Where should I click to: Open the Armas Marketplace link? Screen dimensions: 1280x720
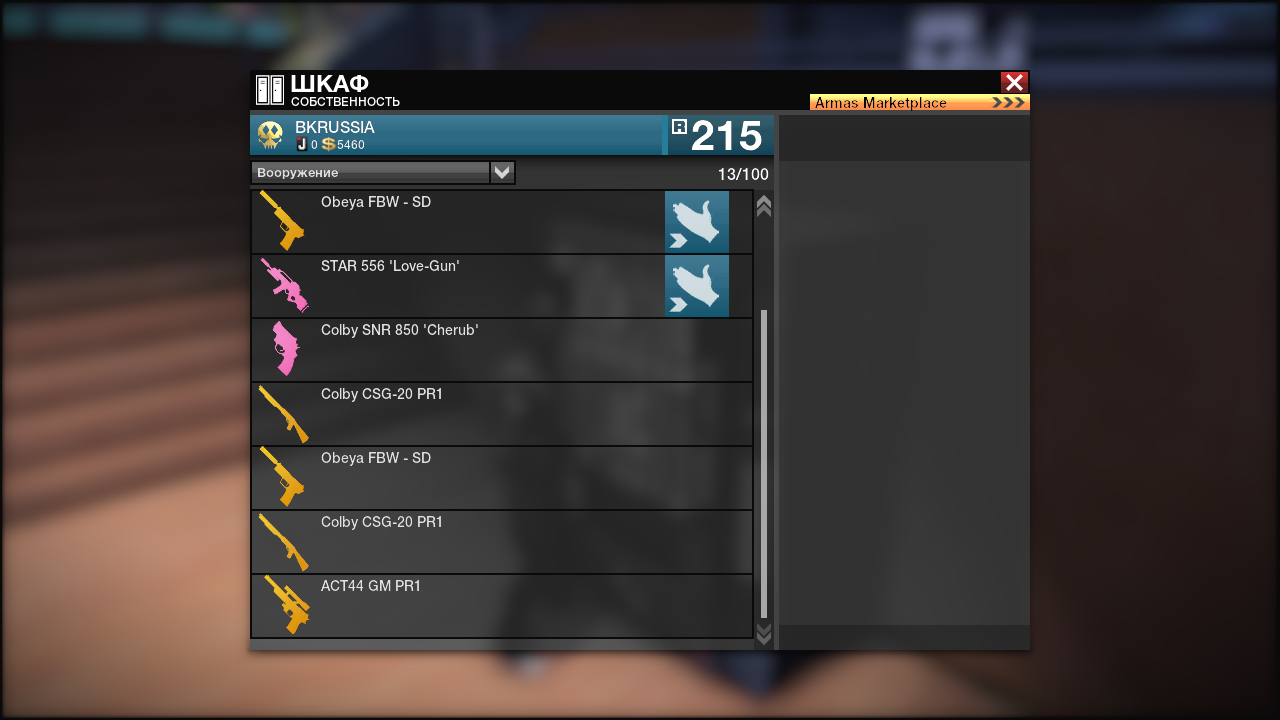[919, 102]
